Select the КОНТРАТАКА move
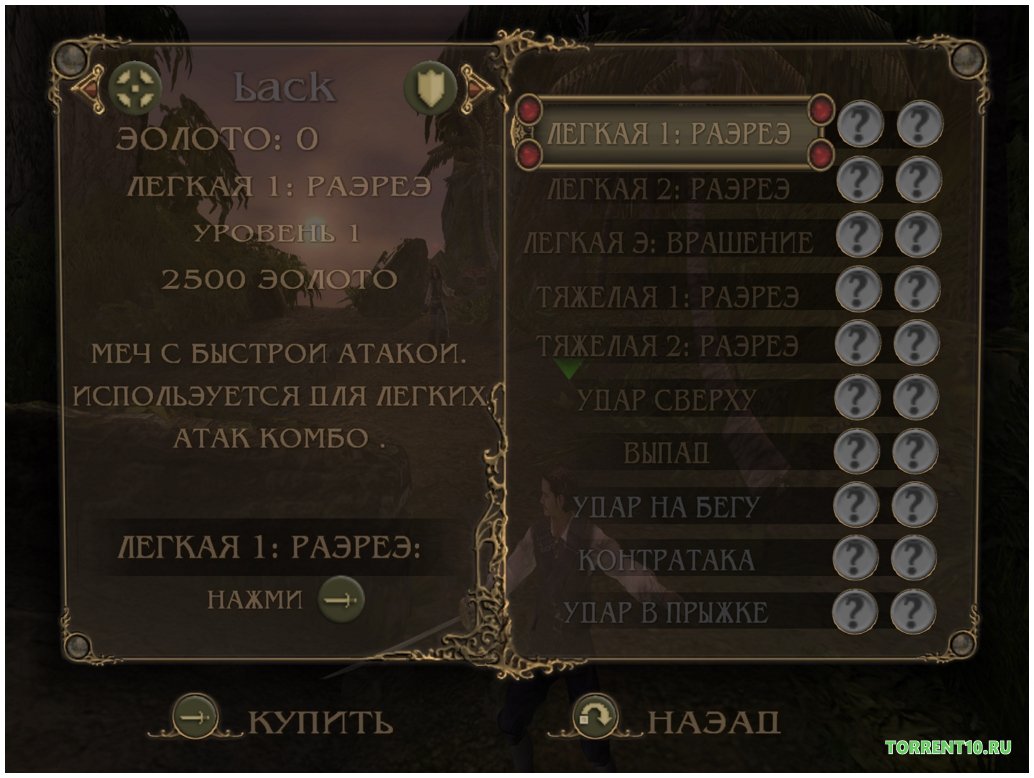 666,558
